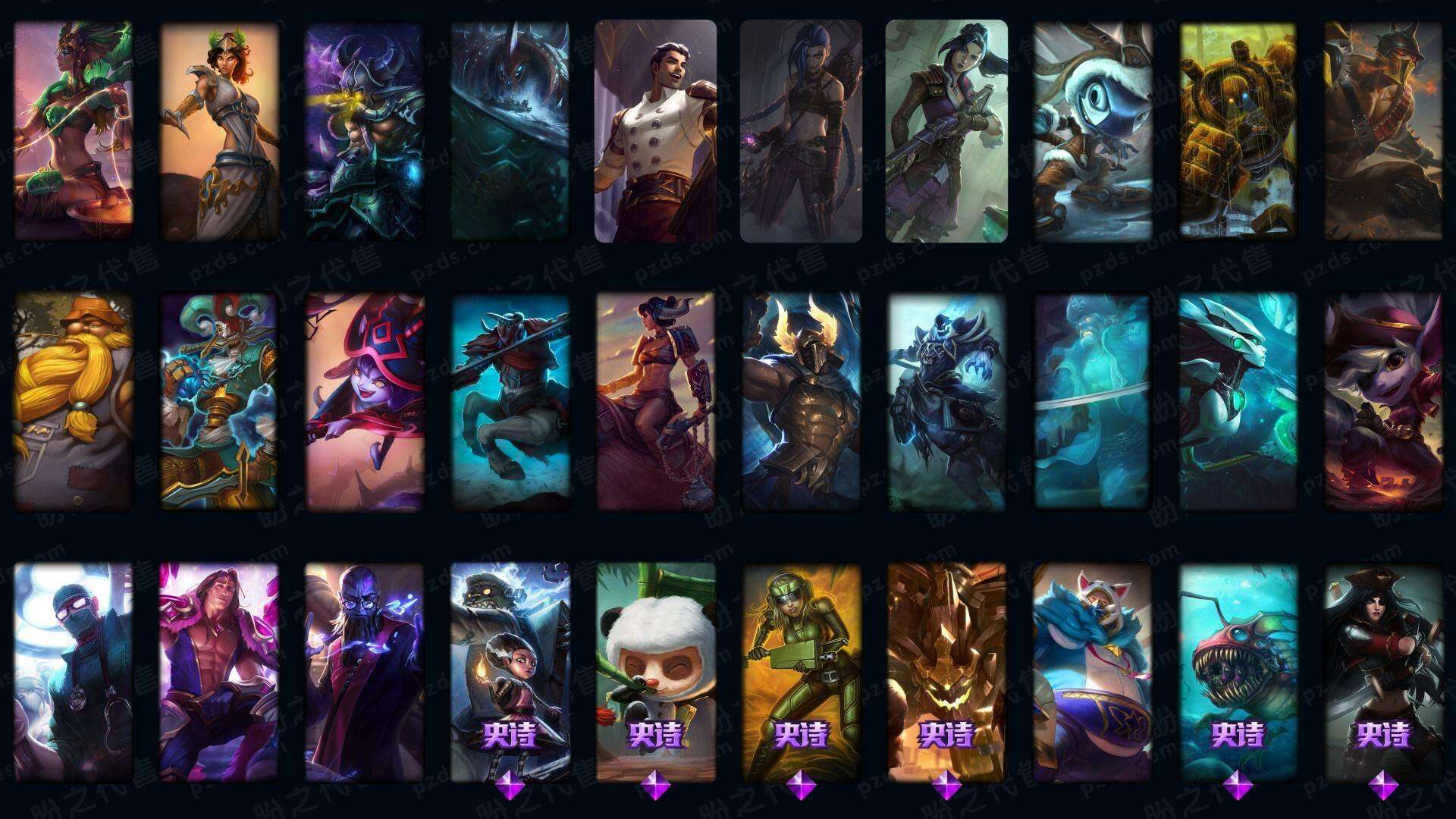This screenshot has height=819, width=1456.
Task: Open the Tundra Fizz skin card
Action: 1092,131
